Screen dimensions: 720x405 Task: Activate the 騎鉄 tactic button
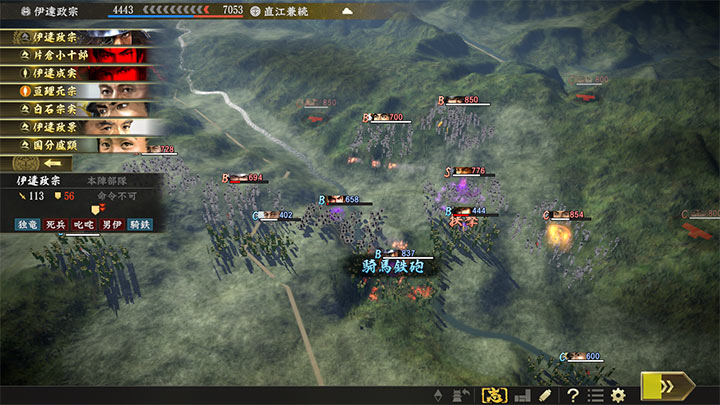[139, 226]
